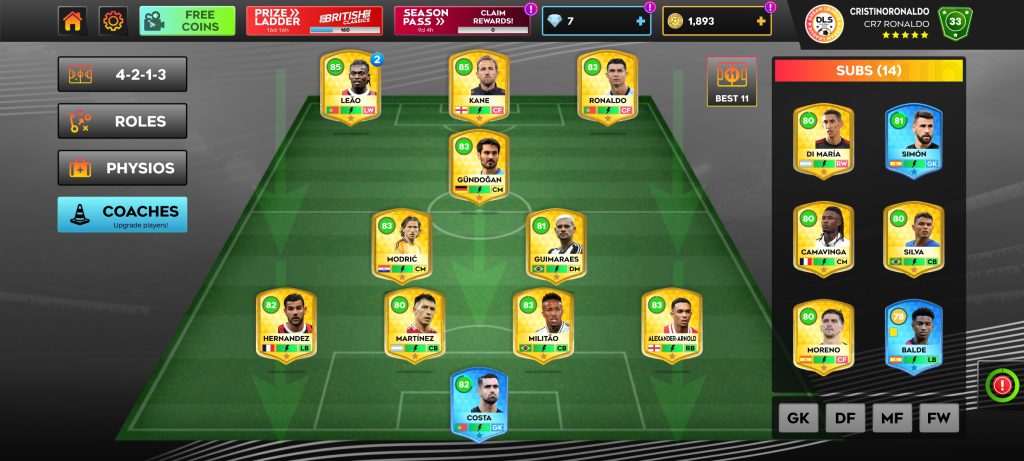Image resolution: width=1024 pixels, height=461 pixels.
Task: Watch video for Free Coins
Action: pos(188,21)
